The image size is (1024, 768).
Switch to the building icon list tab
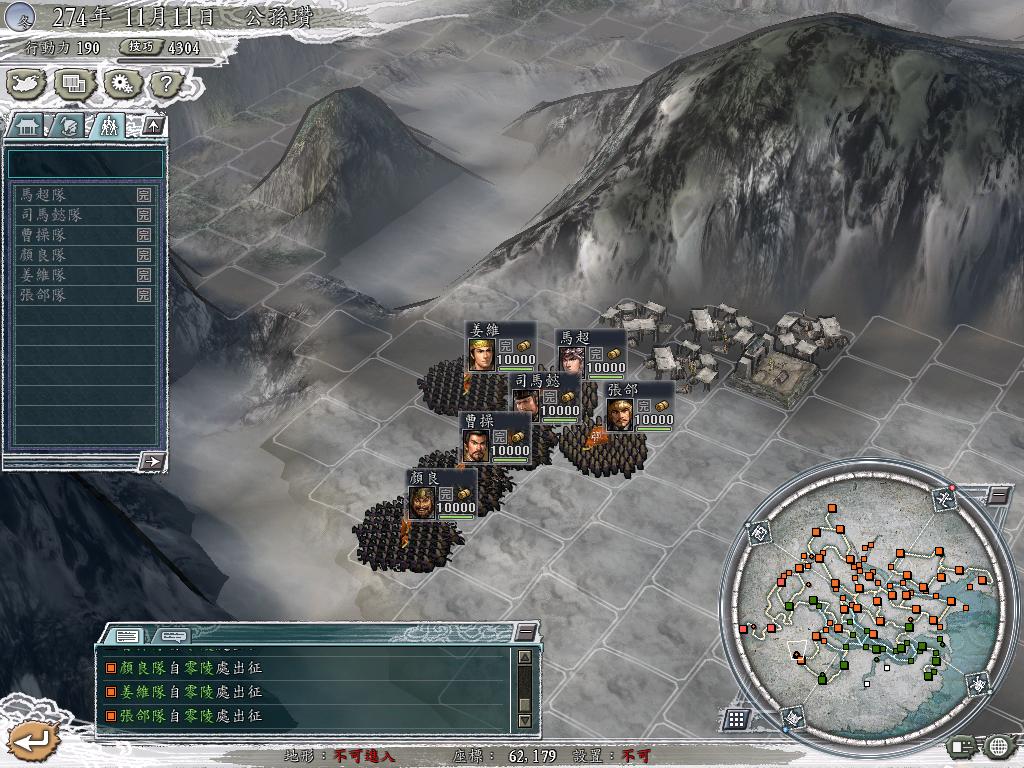tap(26, 125)
